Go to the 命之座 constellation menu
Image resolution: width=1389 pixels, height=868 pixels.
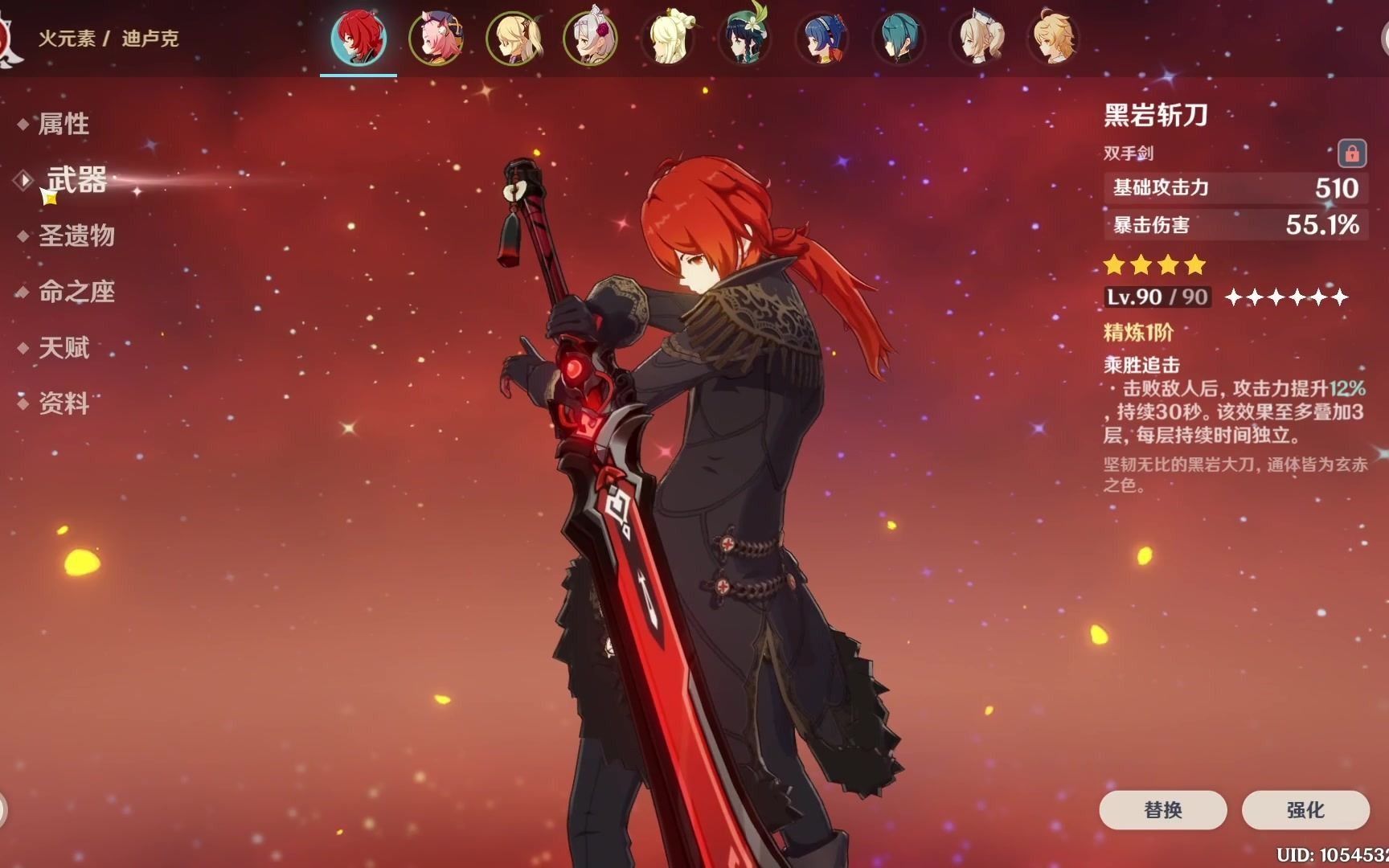click(76, 292)
